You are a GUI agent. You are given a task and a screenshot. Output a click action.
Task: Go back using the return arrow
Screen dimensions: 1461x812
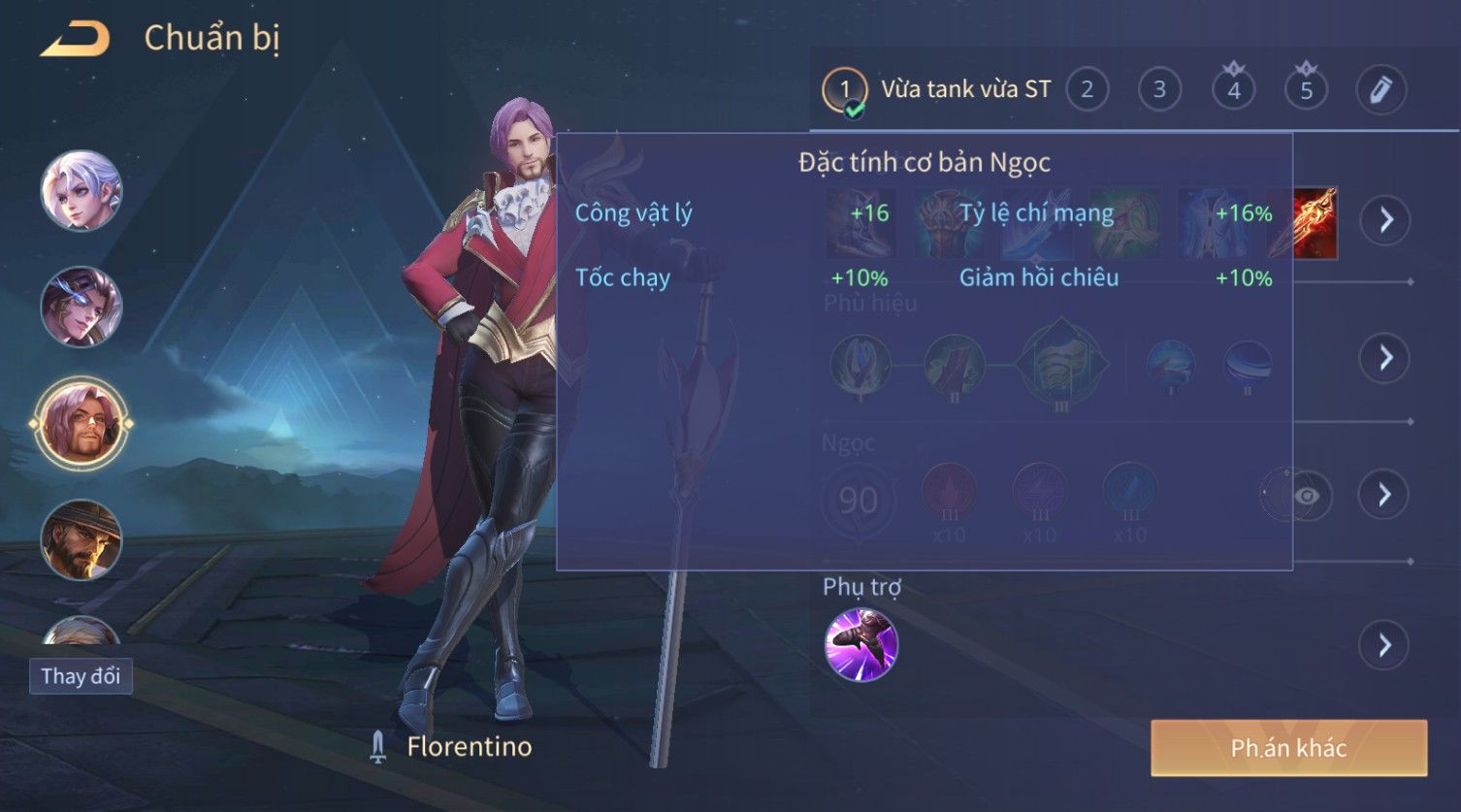pyautogui.click(x=76, y=39)
